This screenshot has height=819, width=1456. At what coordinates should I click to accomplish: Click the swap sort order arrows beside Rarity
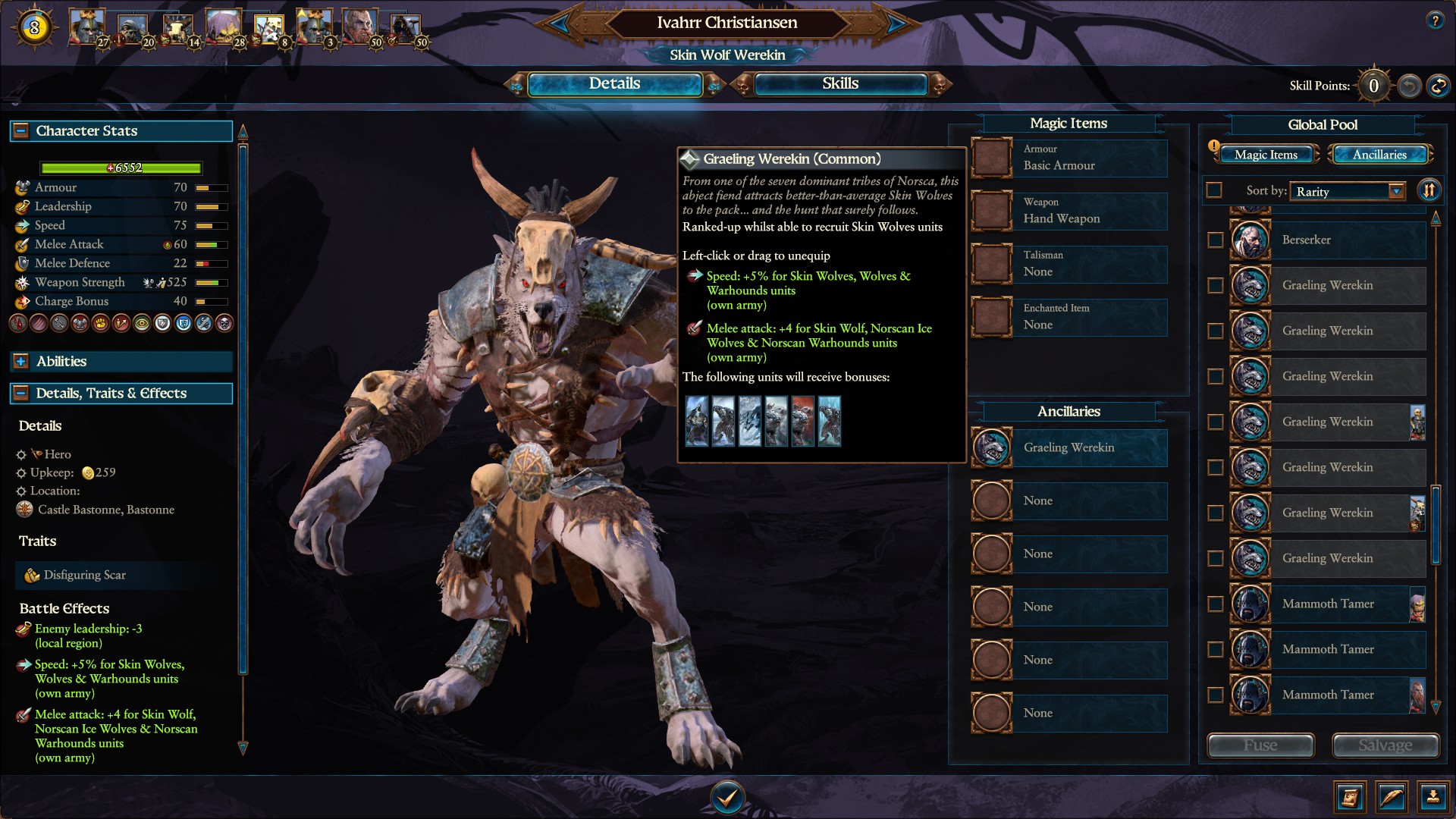pos(1429,190)
